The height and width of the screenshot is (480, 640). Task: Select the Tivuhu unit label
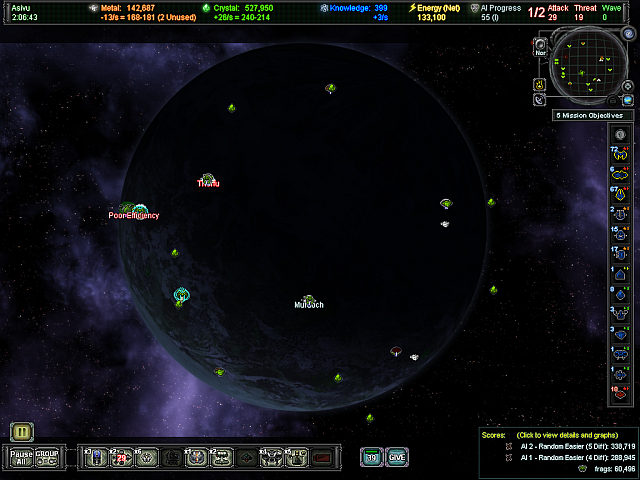tap(208, 181)
